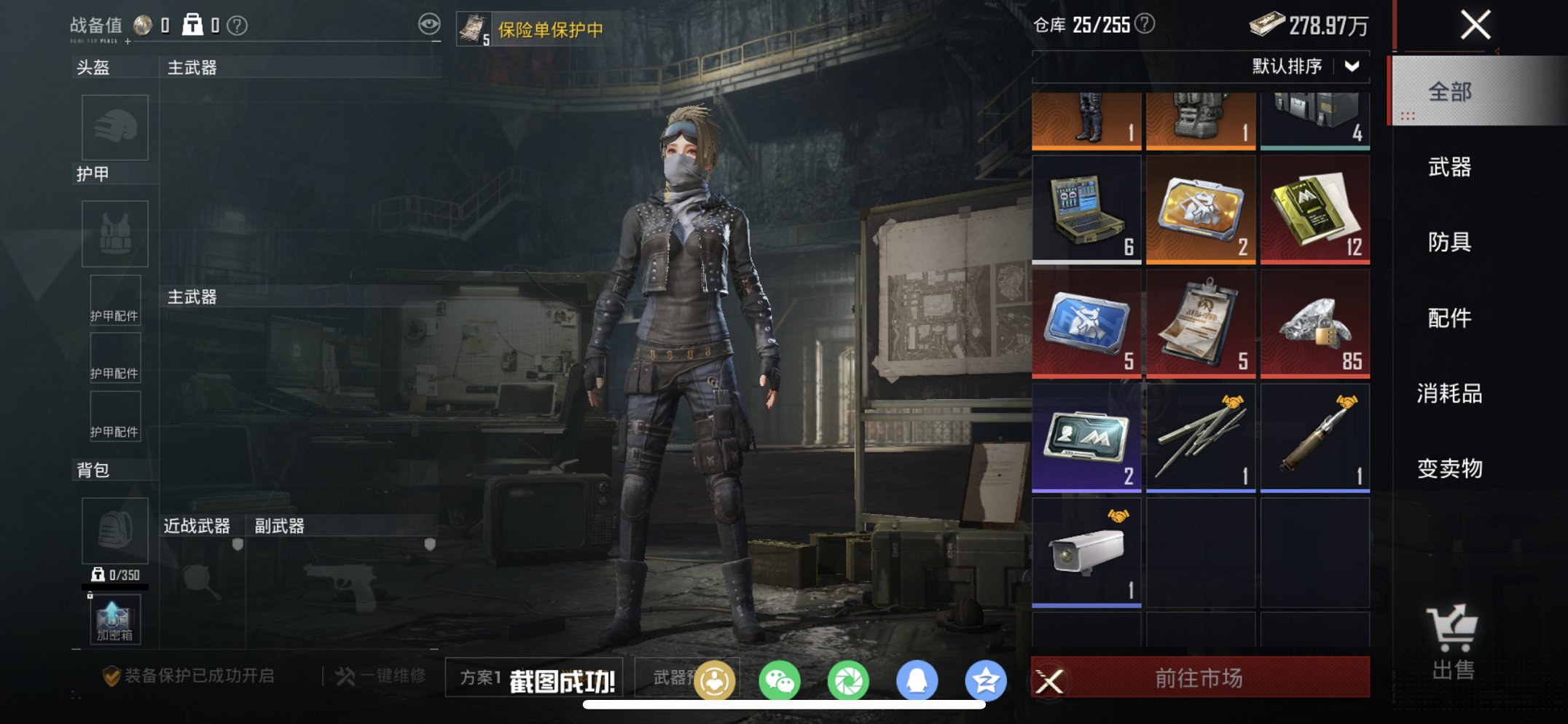Toggle the character preview eye icon
Image resolution: width=1568 pixels, height=724 pixels.
431,23
